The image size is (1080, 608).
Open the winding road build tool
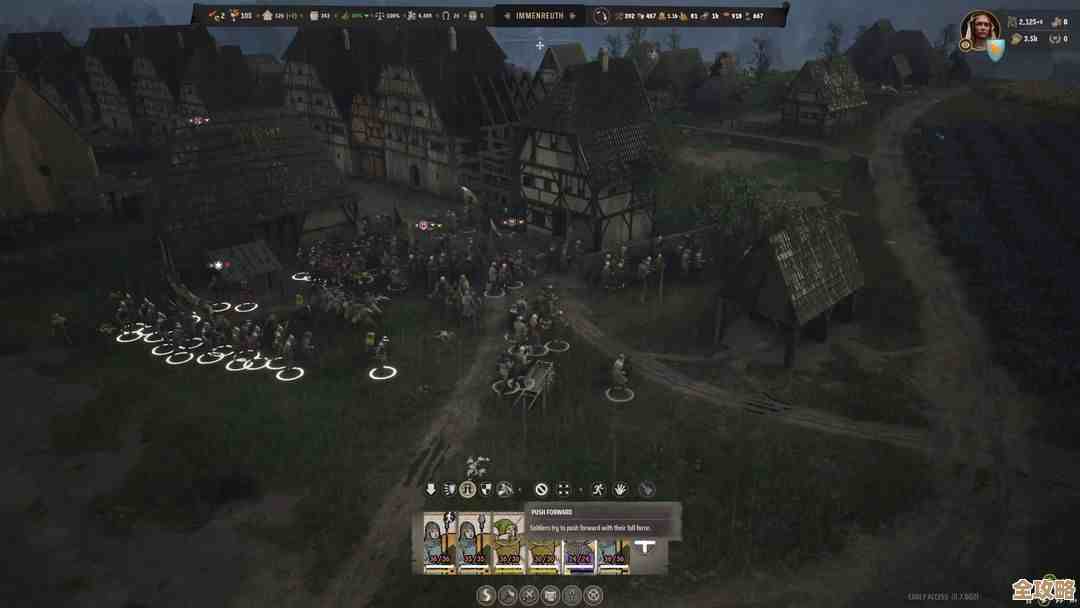click(486, 596)
